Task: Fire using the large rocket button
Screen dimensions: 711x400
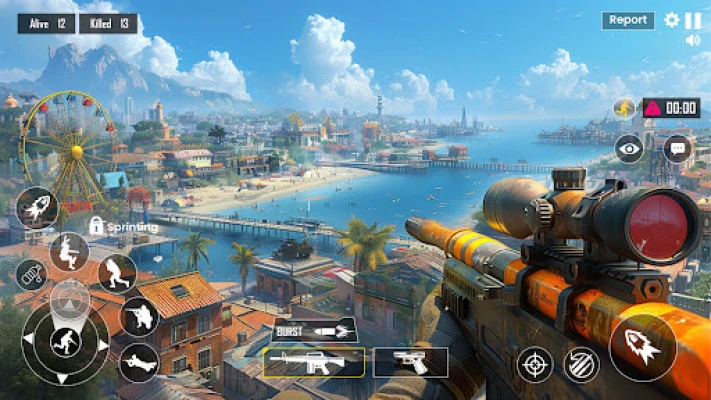Action: point(642,347)
